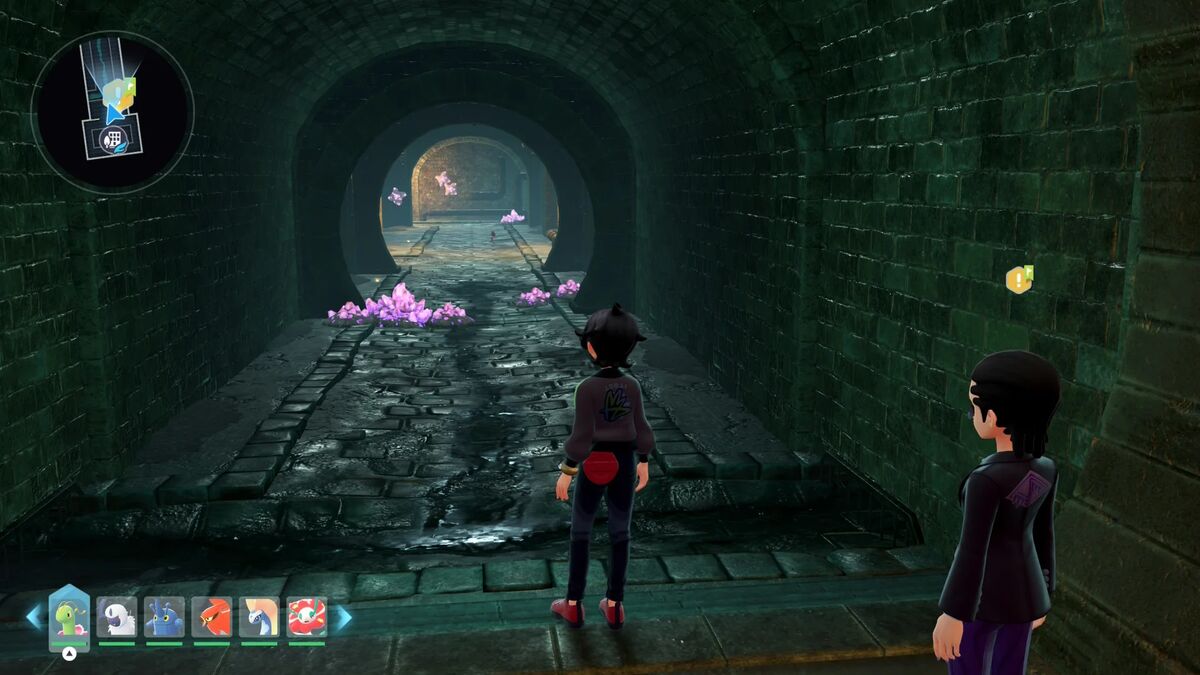Click the building icon on the minimap
The image size is (1200, 675).
(x=112, y=138)
